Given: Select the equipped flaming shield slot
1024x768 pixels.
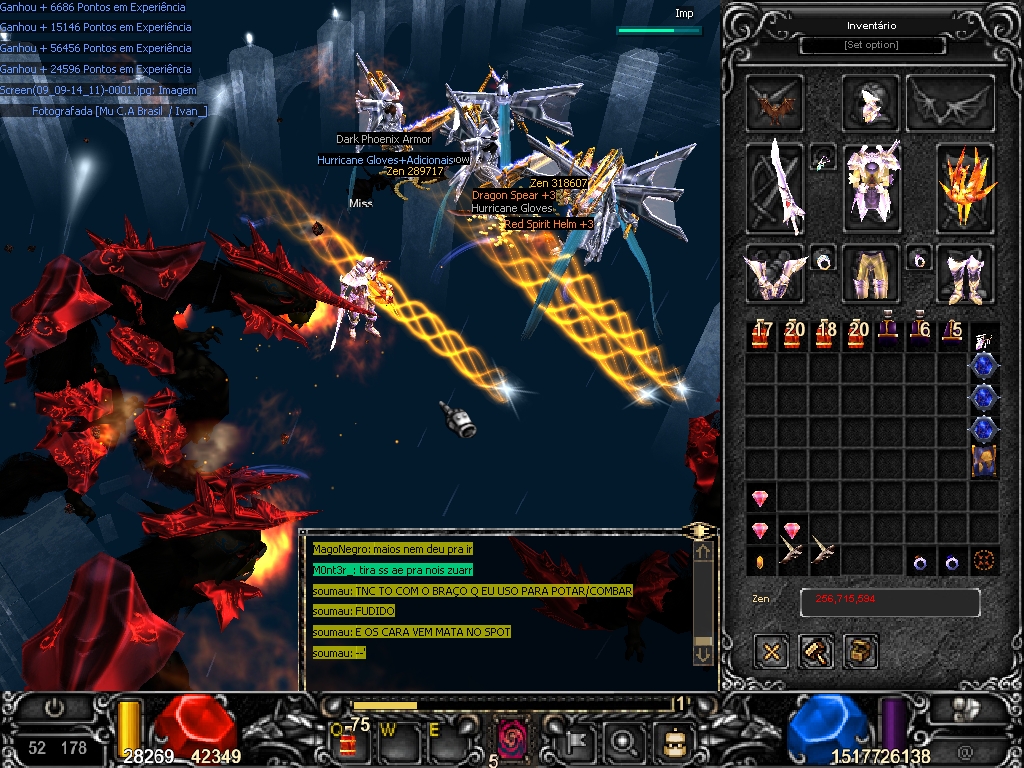Looking at the screenshot, I should coord(966,188).
